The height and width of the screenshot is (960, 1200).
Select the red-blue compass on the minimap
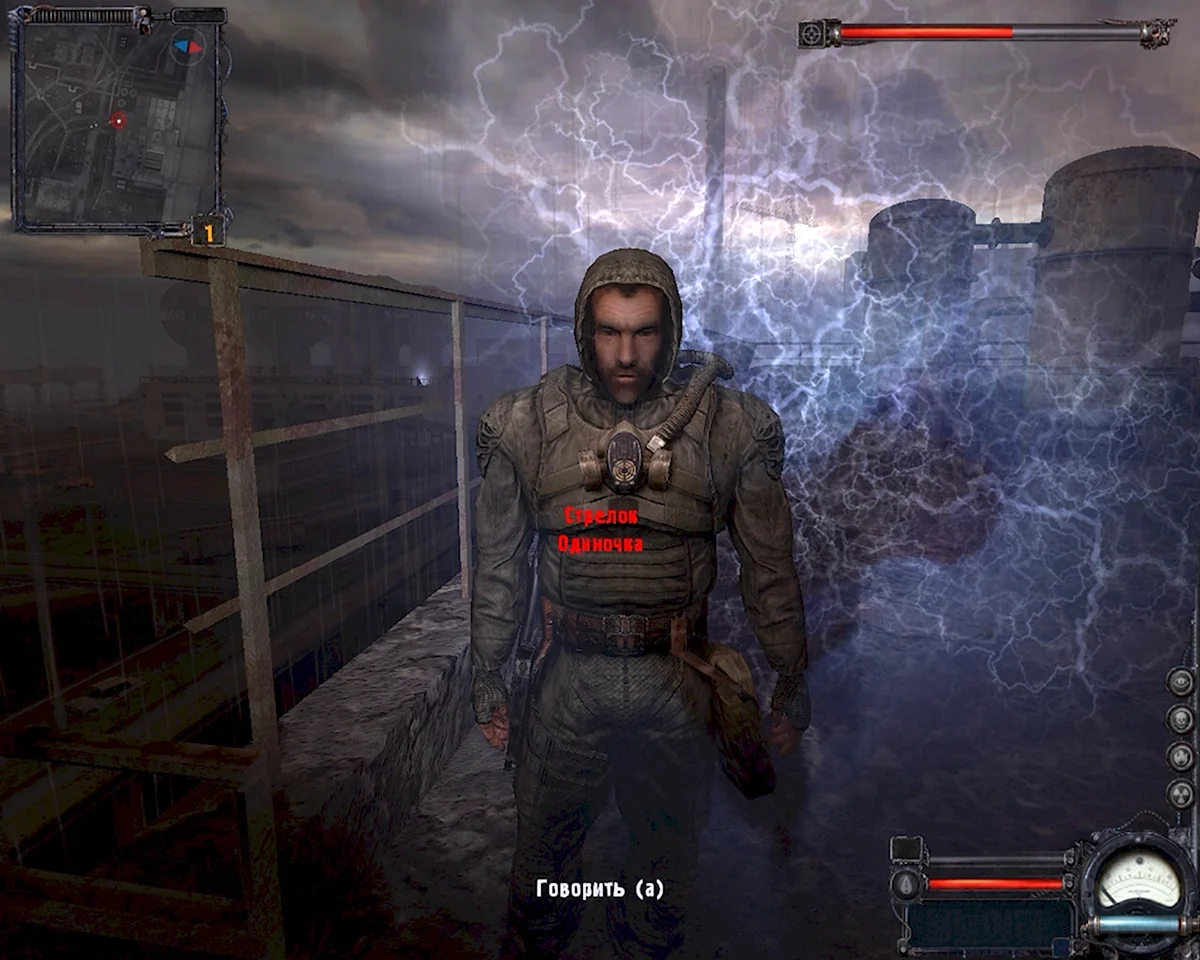pos(187,46)
